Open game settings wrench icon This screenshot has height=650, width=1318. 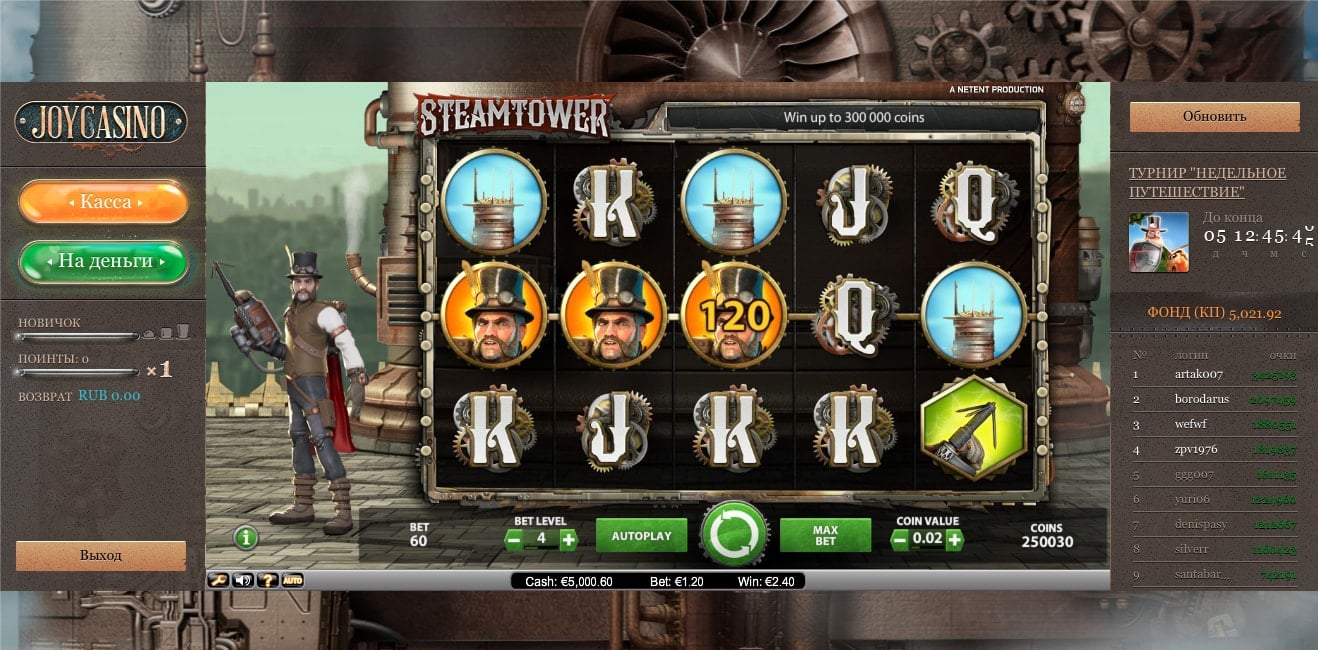click(x=218, y=580)
